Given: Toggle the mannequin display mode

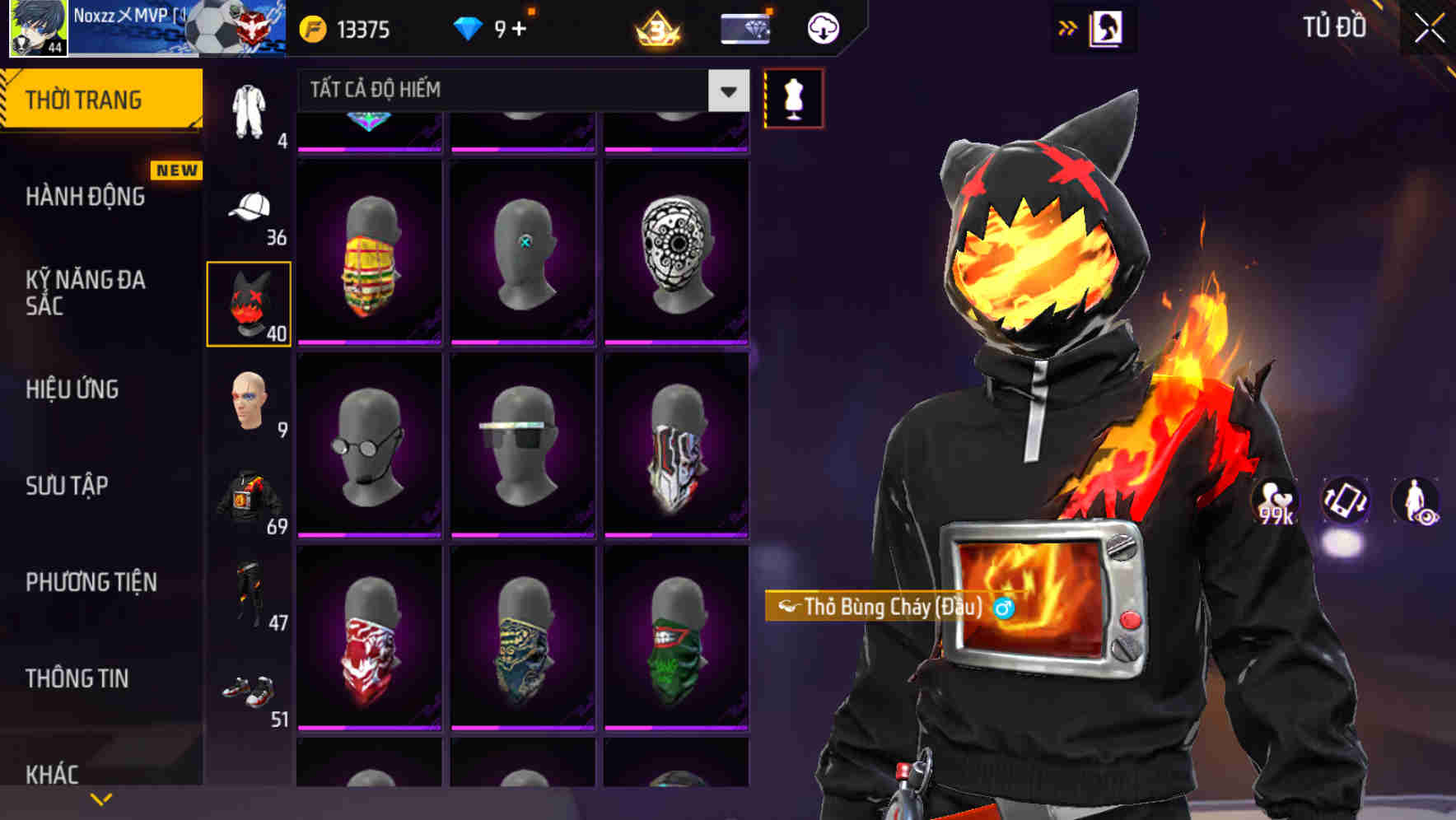Looking at the screenshot, I should point(793,96).
